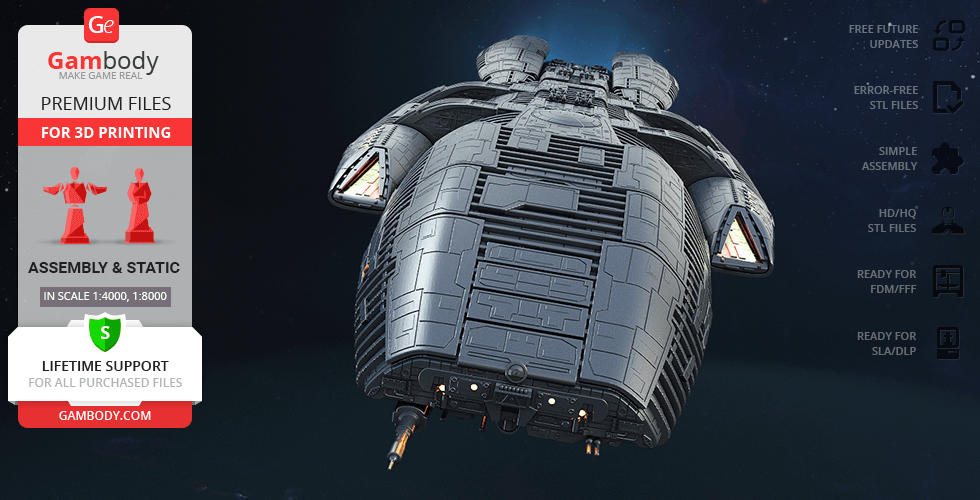This screenshot has width=980, height=500.
Task: Click the Gambody logo badge
Action: (103, 24)
